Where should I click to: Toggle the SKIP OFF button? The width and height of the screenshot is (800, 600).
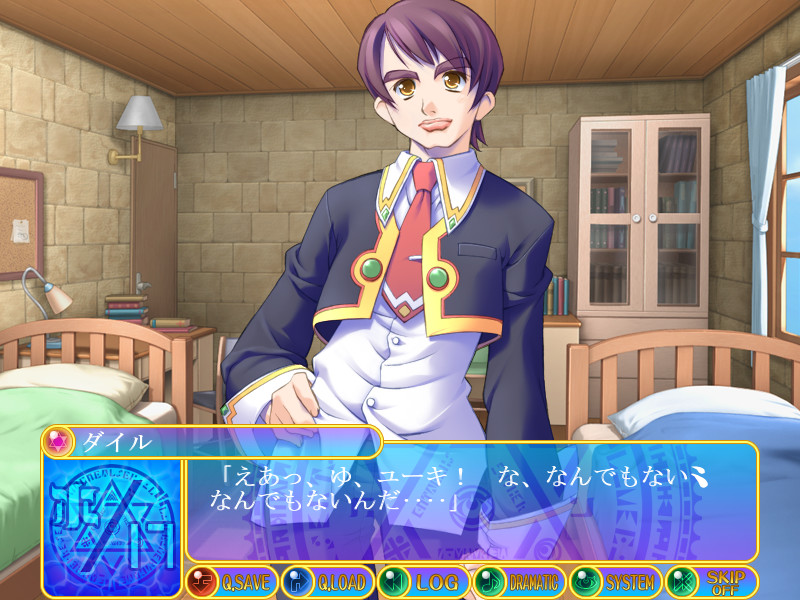[x=710, y=581]
